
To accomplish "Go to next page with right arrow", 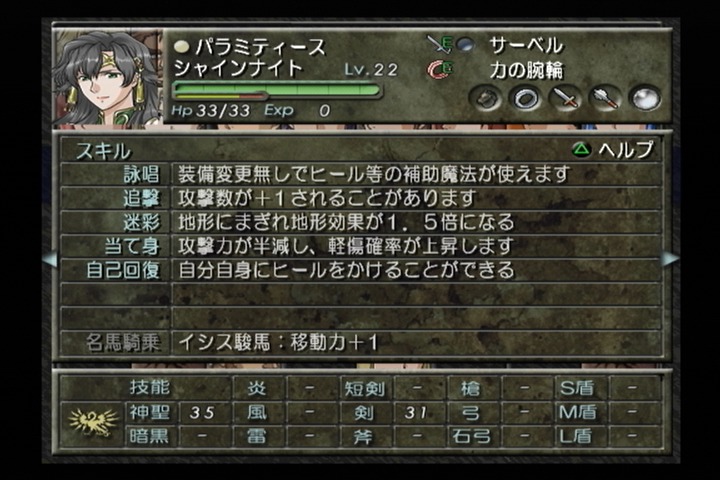I will [670, 259].
